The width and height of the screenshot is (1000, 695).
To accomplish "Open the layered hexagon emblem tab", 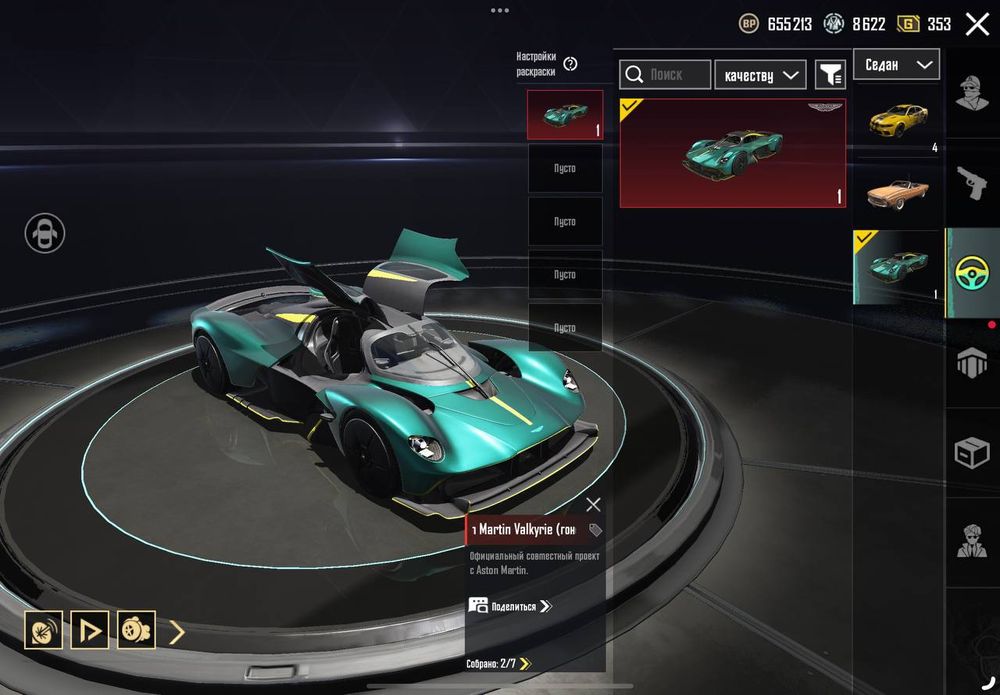I will point(972,364).
